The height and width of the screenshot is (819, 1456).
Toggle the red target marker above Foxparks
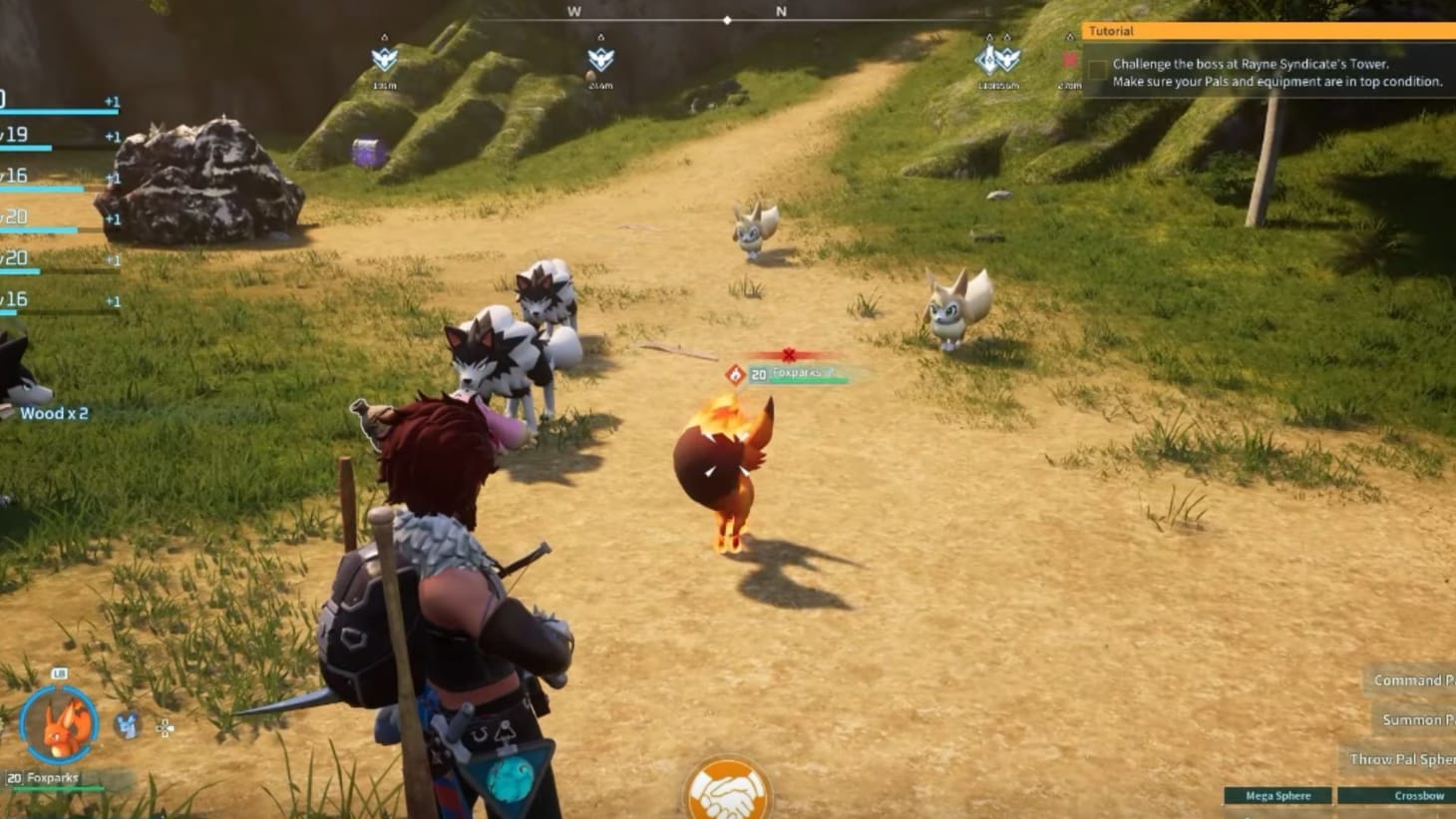pyautogui.click(x=787, y=352)
